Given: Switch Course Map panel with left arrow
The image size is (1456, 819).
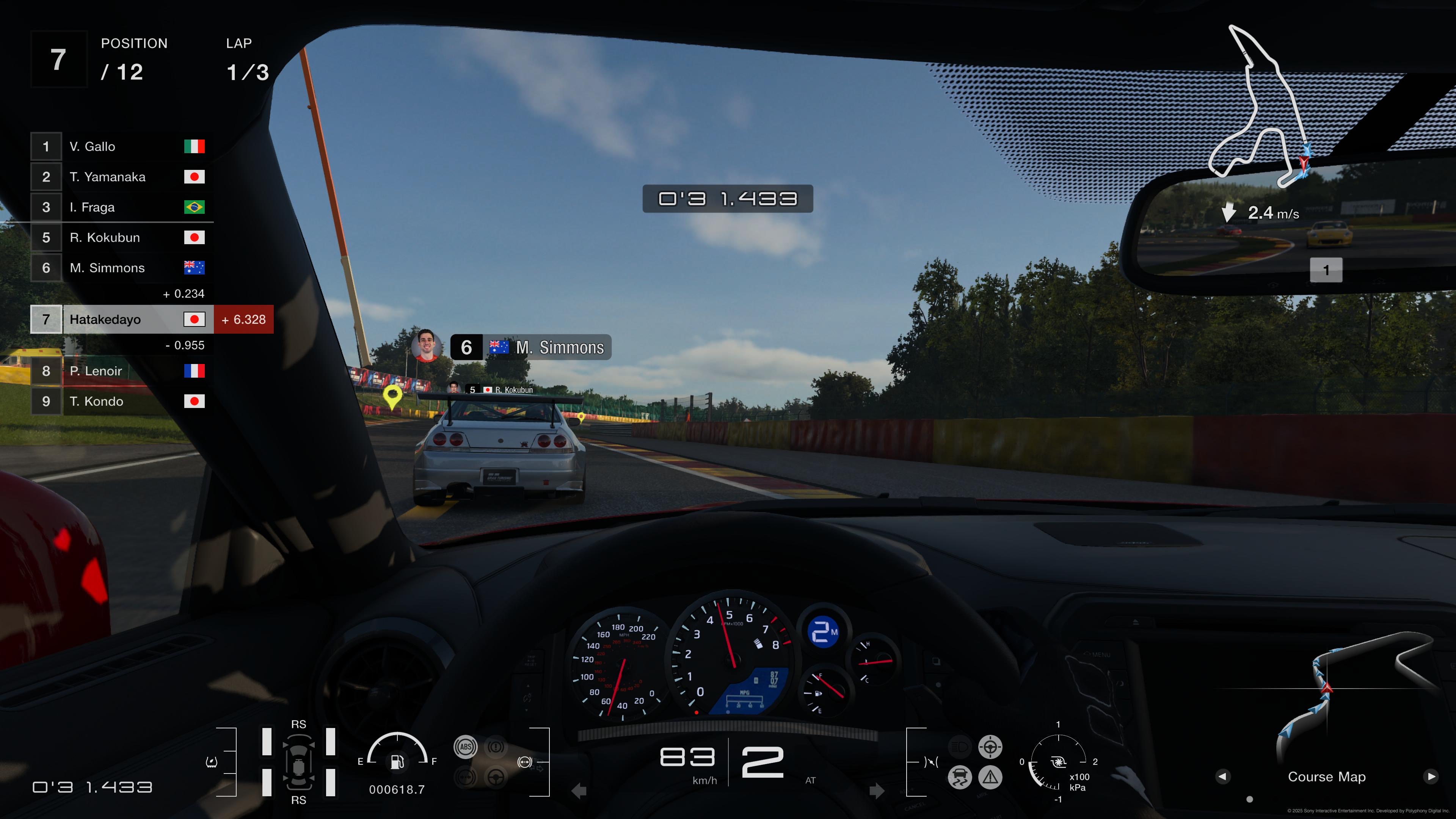Looking at the screenshot, I should click(x=1222, y=777).
